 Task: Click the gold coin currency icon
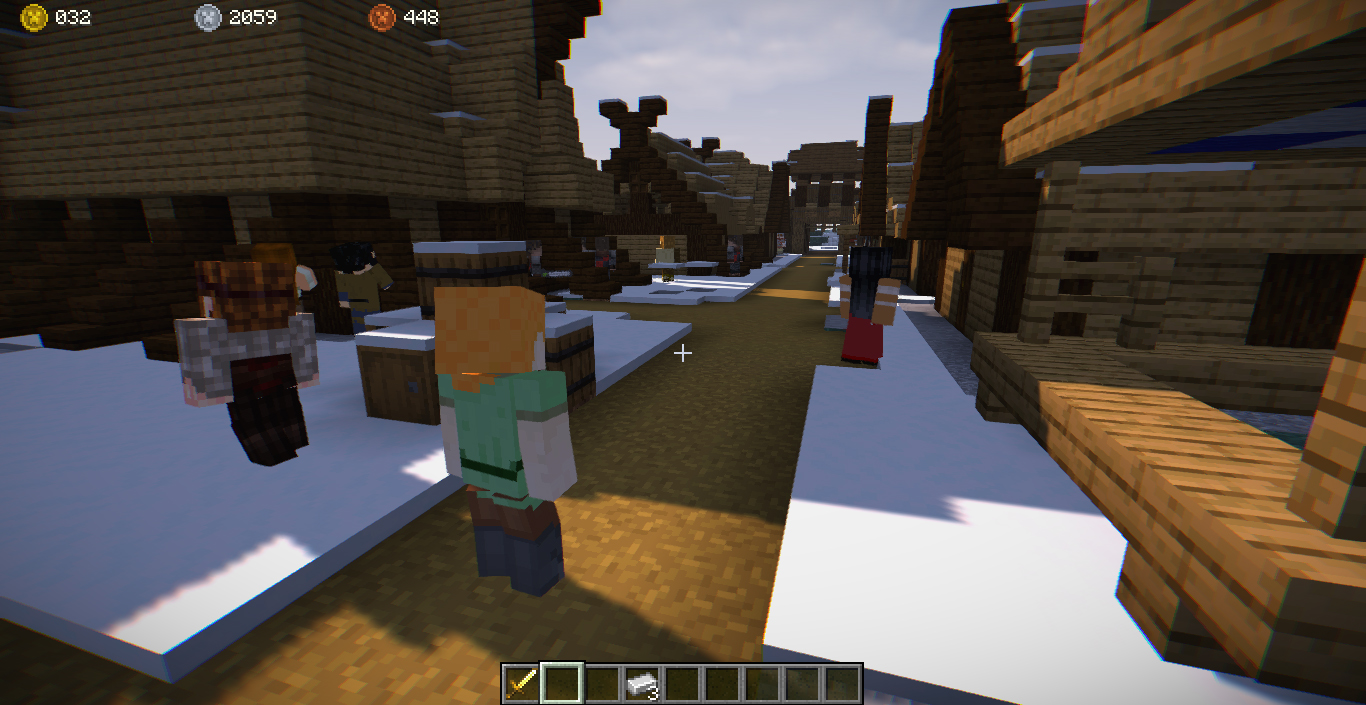pos(35,17)
